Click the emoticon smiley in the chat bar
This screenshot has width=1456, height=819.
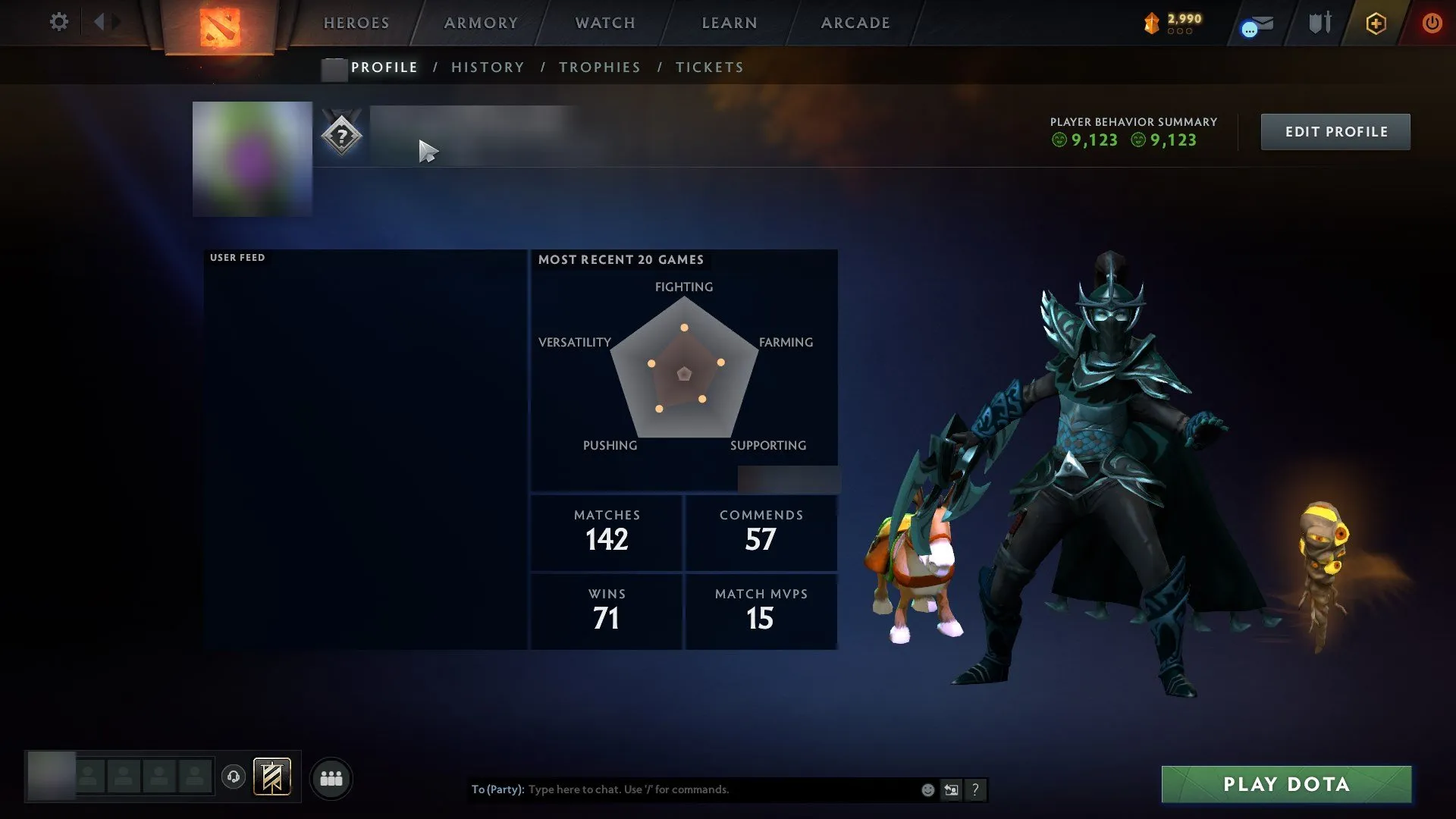click(x=927, y=789)
